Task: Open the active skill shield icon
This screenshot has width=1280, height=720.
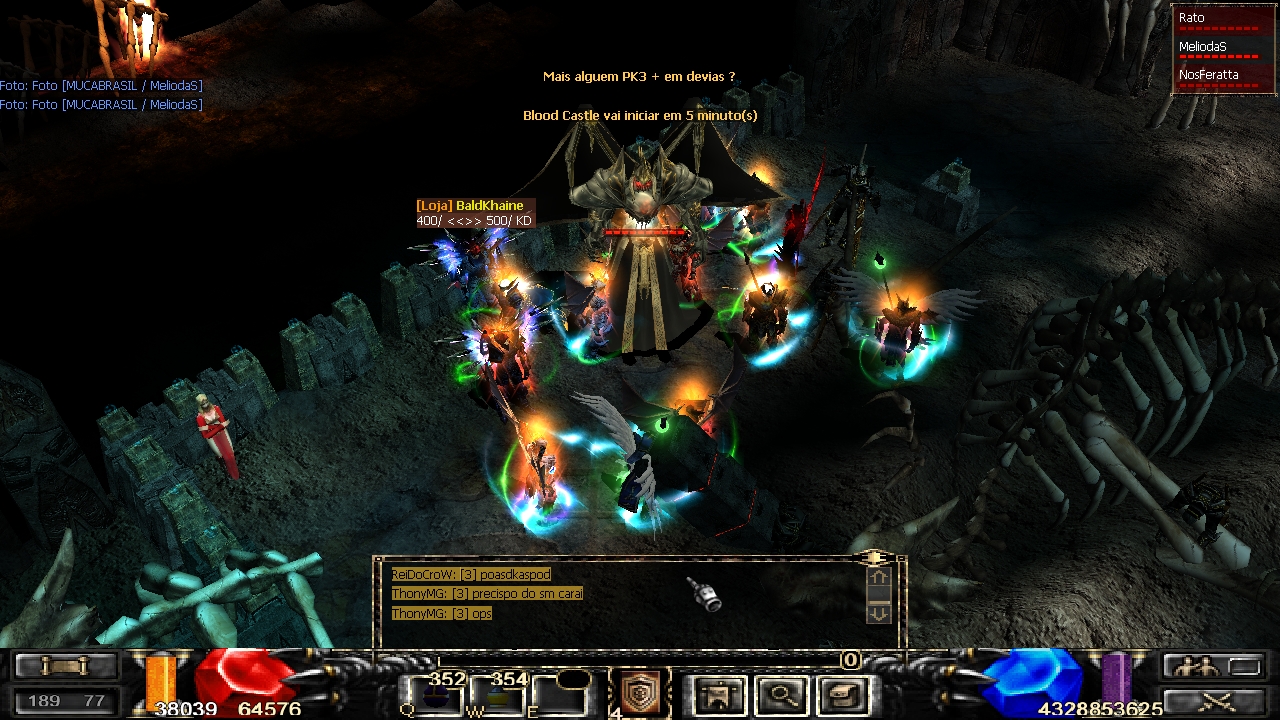Action: pos(640,692)
